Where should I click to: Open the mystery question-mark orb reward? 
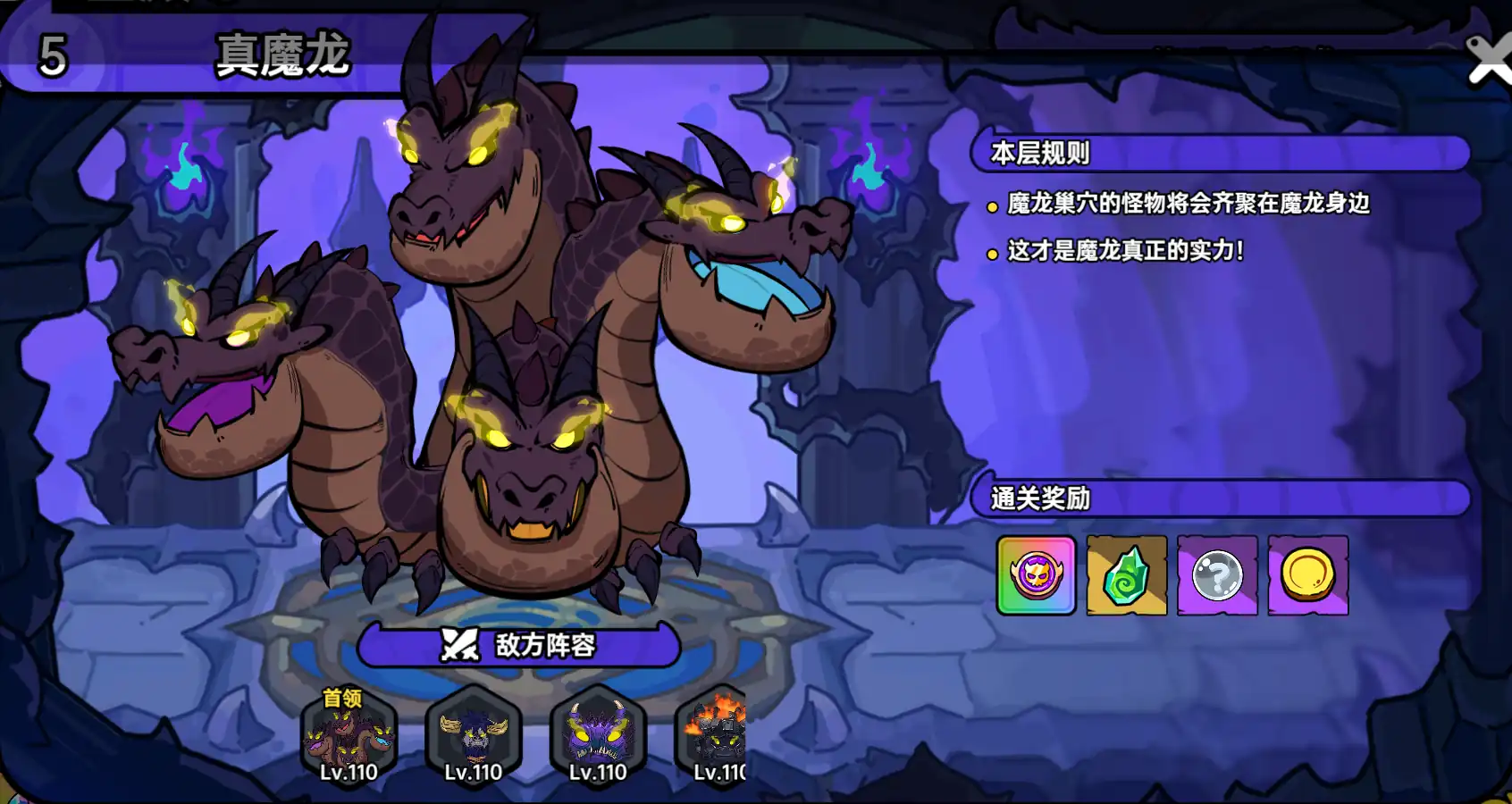tap(1216, 576)
